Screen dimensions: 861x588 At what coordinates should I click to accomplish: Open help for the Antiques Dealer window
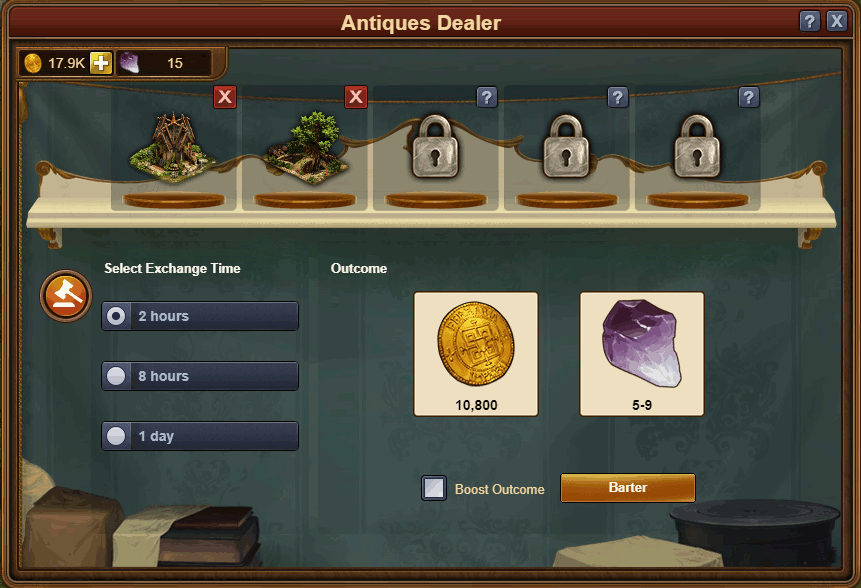click(x=810, y=22)
